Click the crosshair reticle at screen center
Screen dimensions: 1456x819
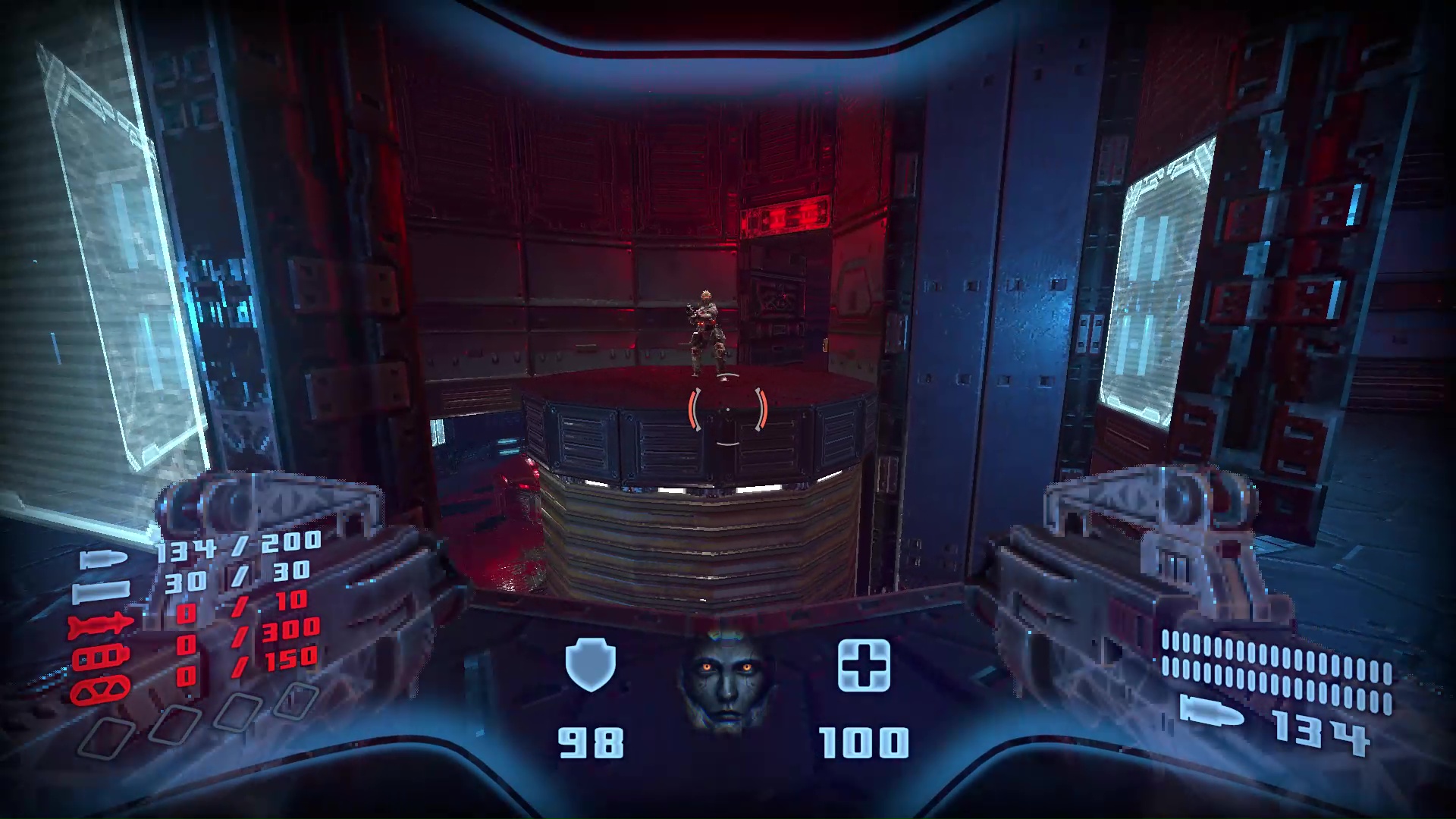726,408
